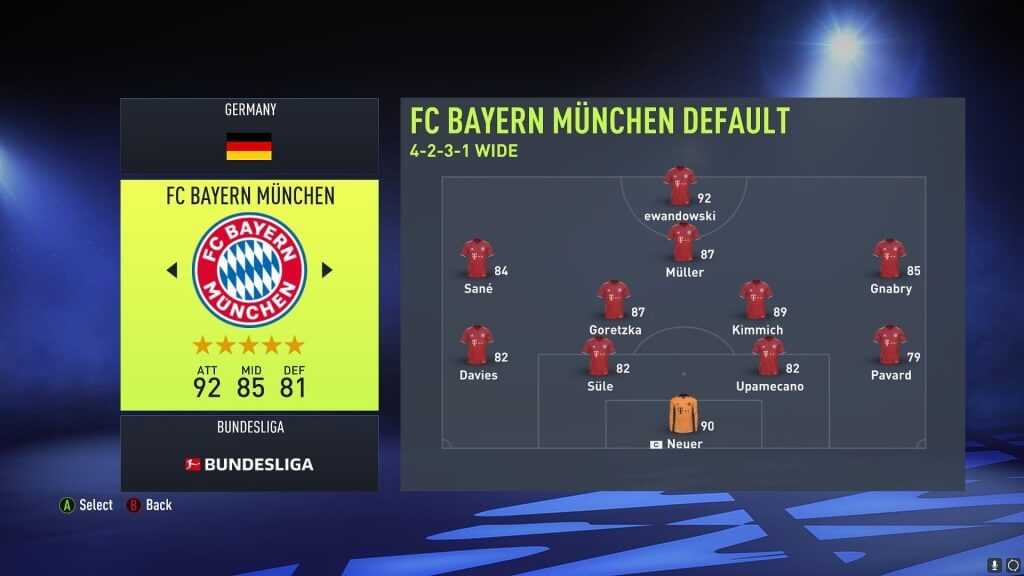1024x576 pixels.
Task: Click the right arrow beside the Bayern crest
Action: (326, 270)
